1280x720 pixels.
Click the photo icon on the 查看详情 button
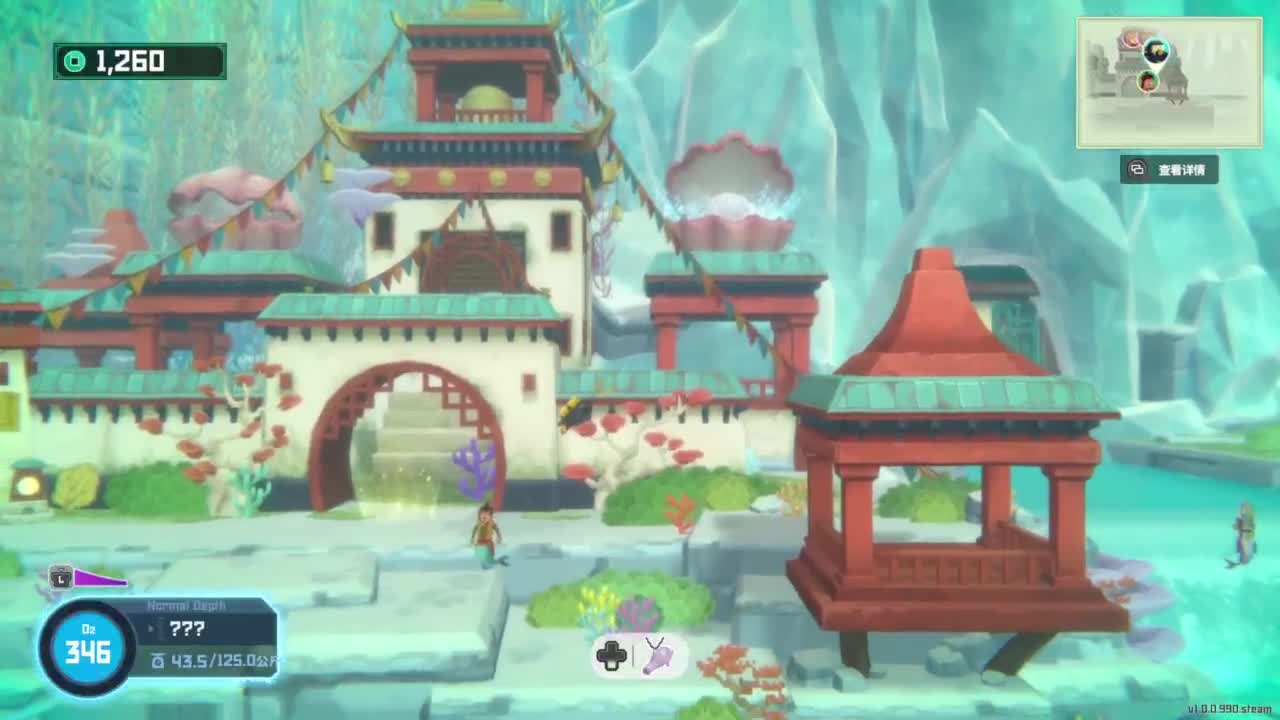tap(1135, 170)
